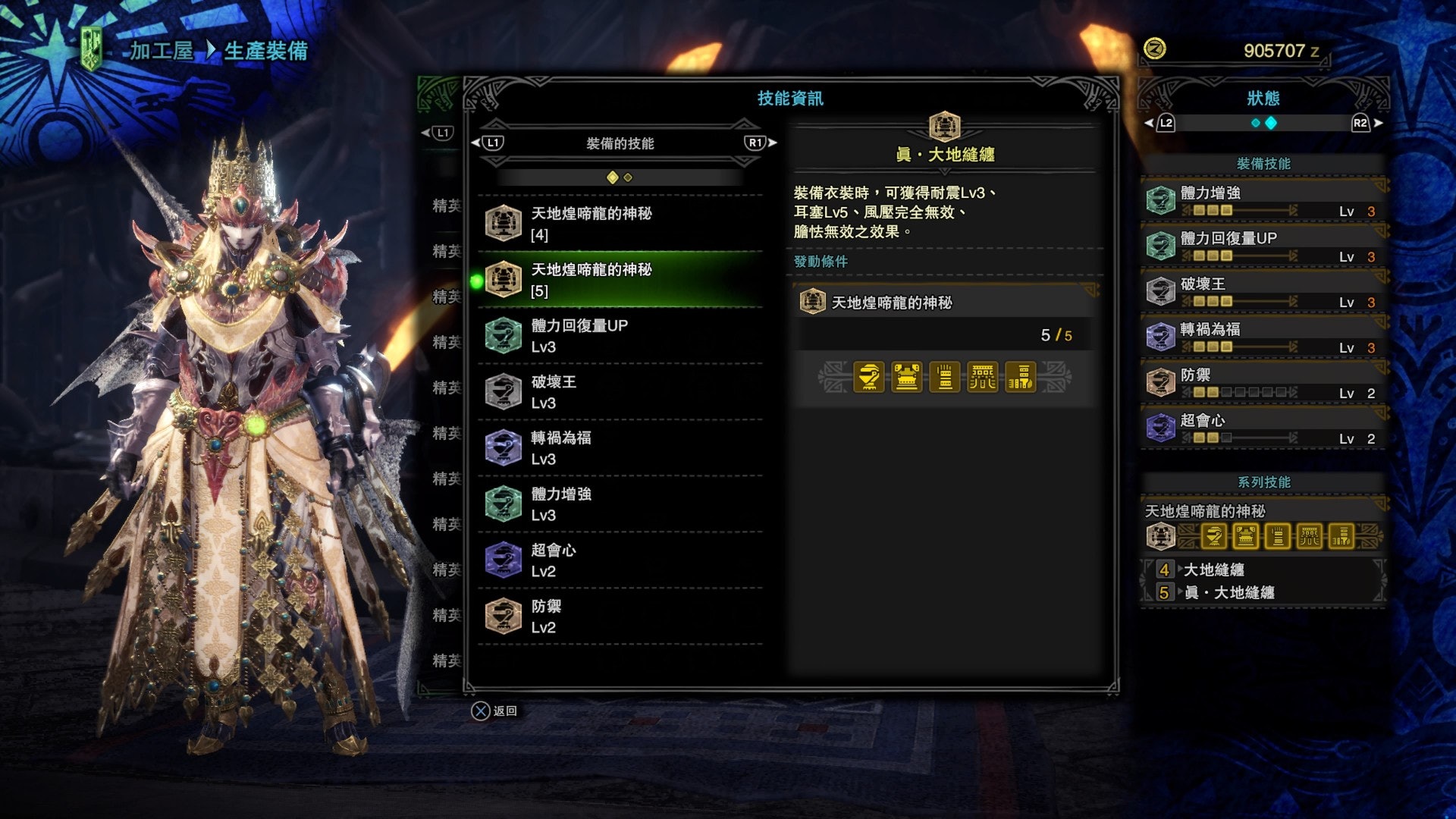Choose 轉禍為福 row in the 狀態 panel
The width and height of the screenshot is (1456, 819).
coord(1263,337)
